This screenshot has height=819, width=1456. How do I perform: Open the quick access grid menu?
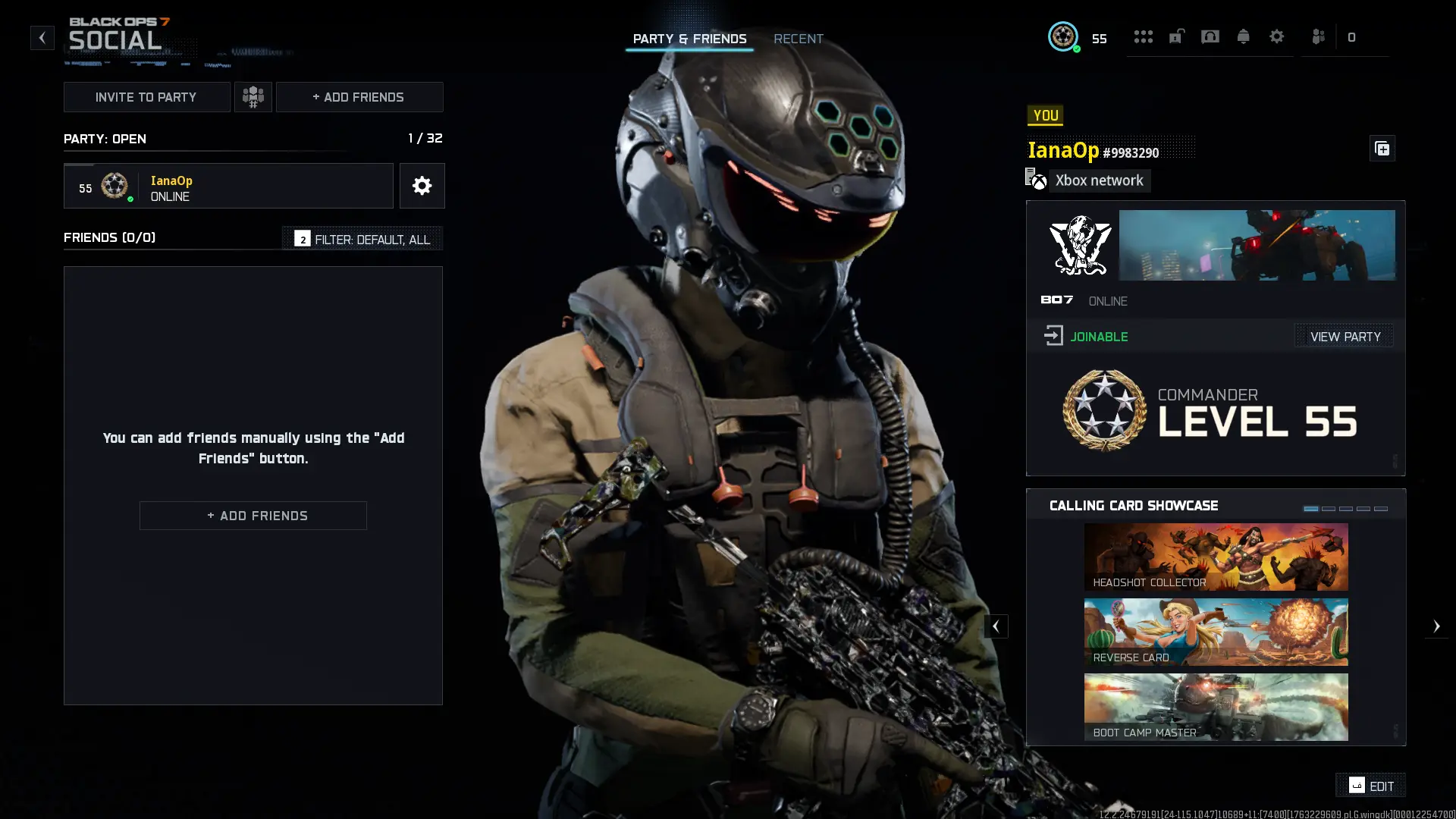pos(1144,36)
